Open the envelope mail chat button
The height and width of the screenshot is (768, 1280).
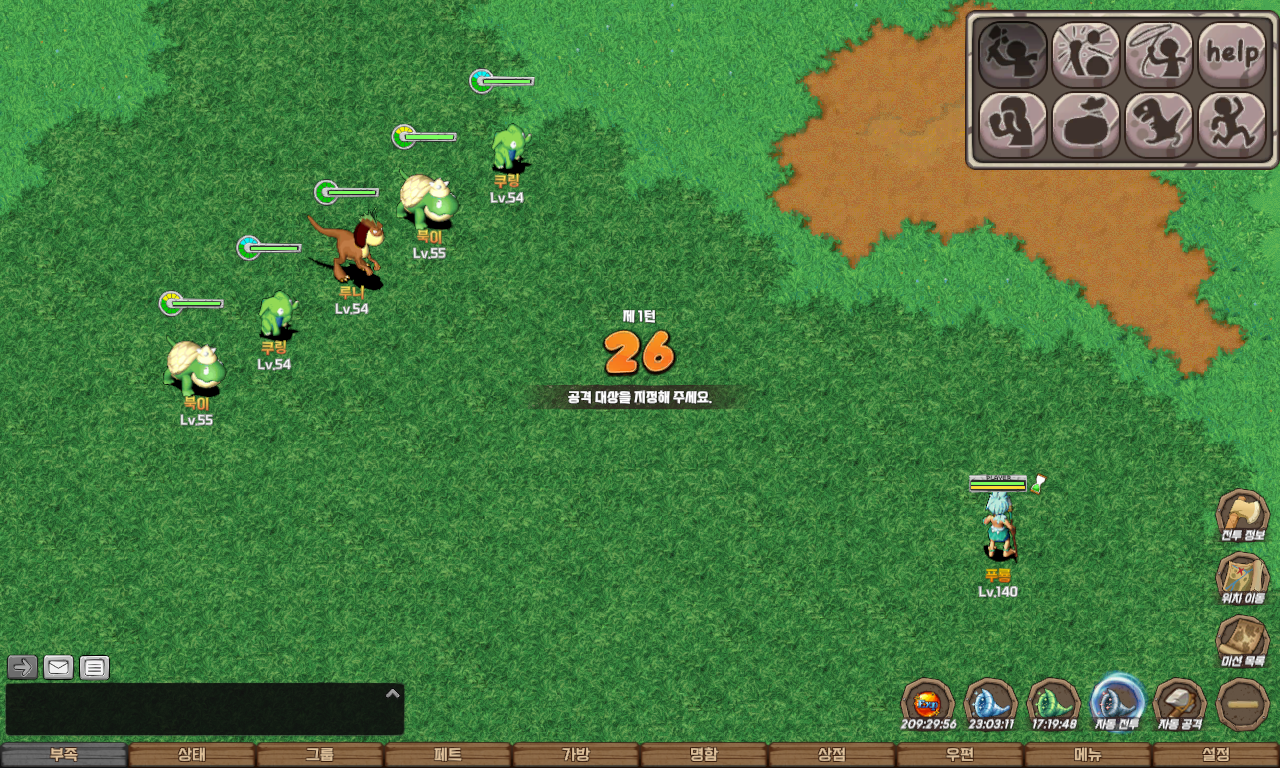click(59, 667)
